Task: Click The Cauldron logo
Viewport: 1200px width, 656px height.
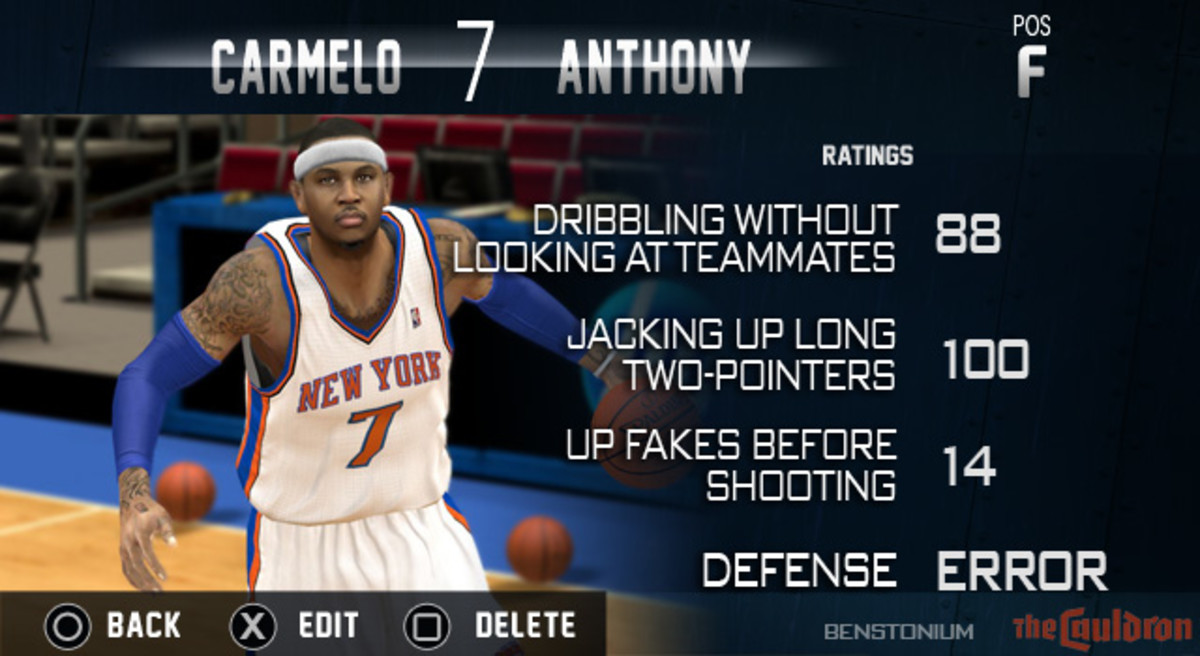Action: (x=1098, y=628)
